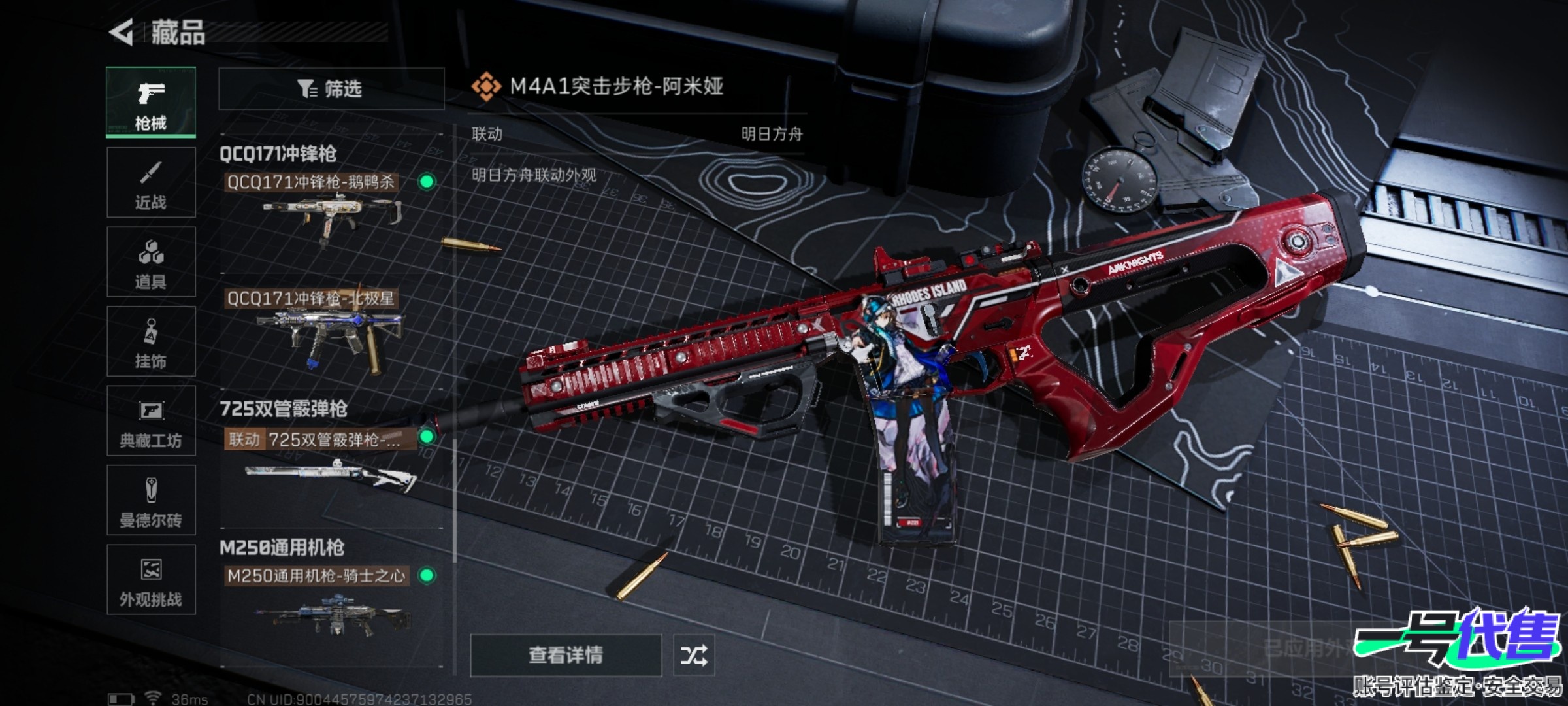1568x706 pixels.
Task: Select the 道具 items tab
Action: [151, 262]
